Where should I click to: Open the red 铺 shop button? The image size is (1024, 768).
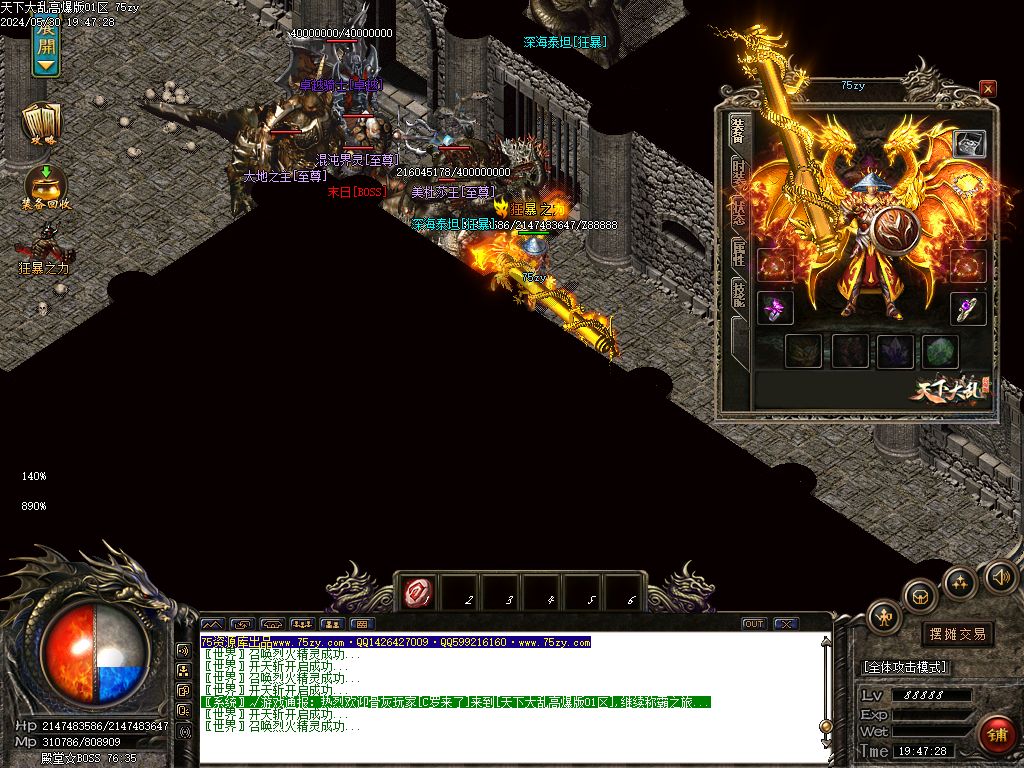tap(995, 735)
